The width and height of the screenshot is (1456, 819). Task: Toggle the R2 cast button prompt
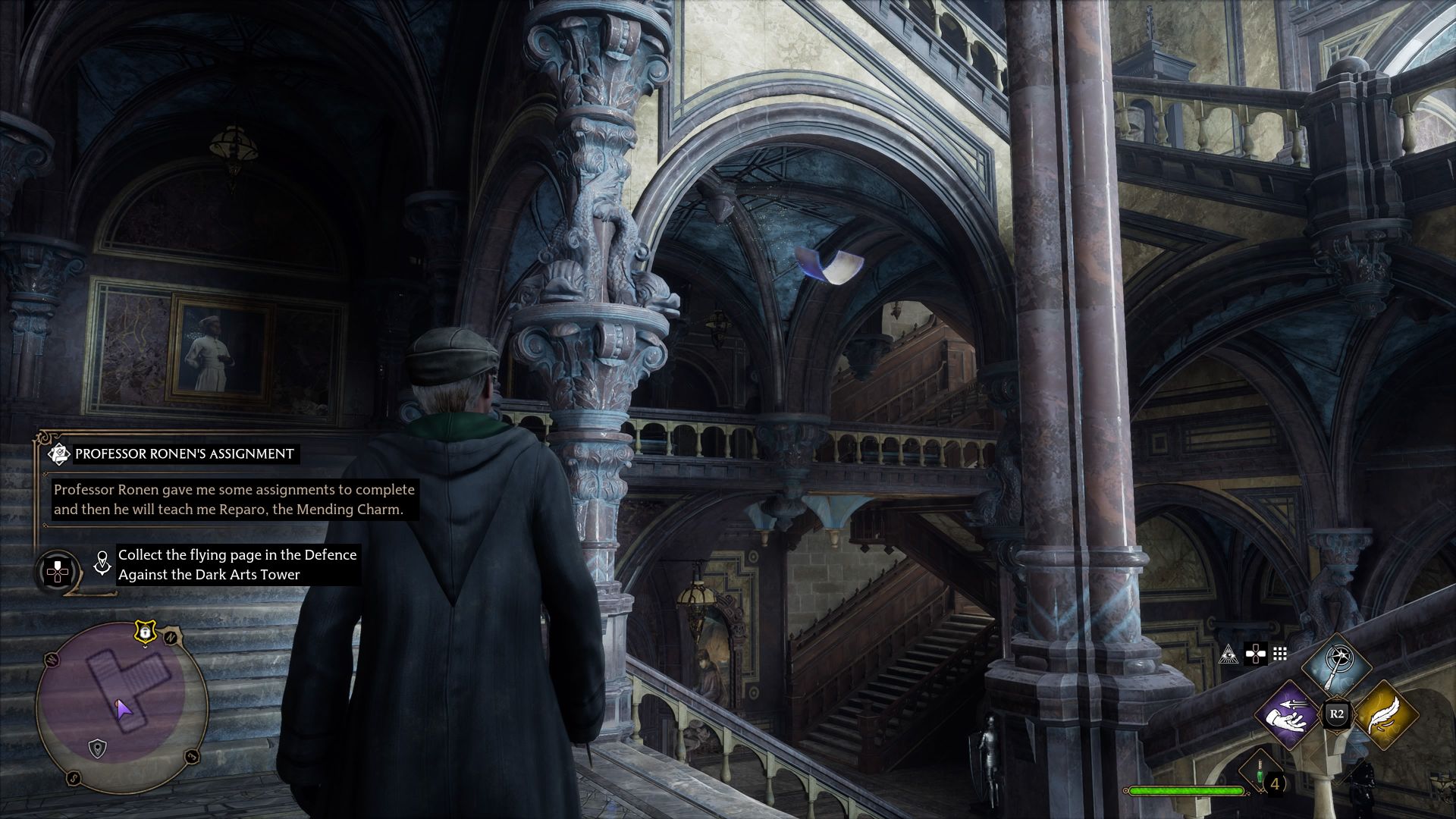(1337, 713)
